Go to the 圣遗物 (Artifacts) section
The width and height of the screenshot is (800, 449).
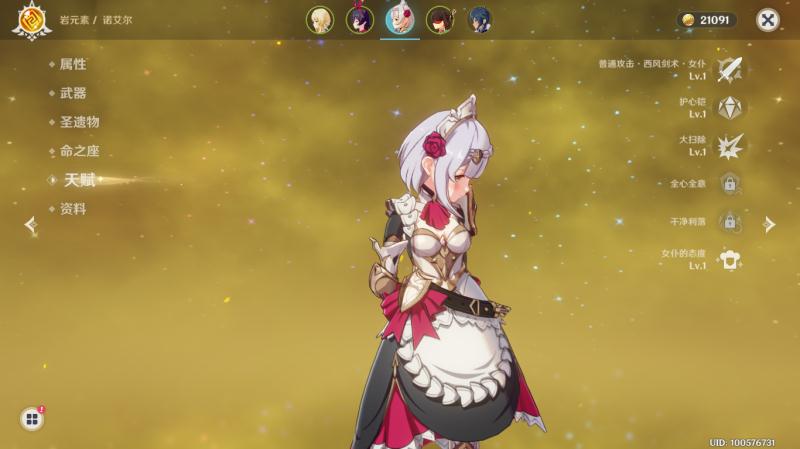[x=79, y=122]
